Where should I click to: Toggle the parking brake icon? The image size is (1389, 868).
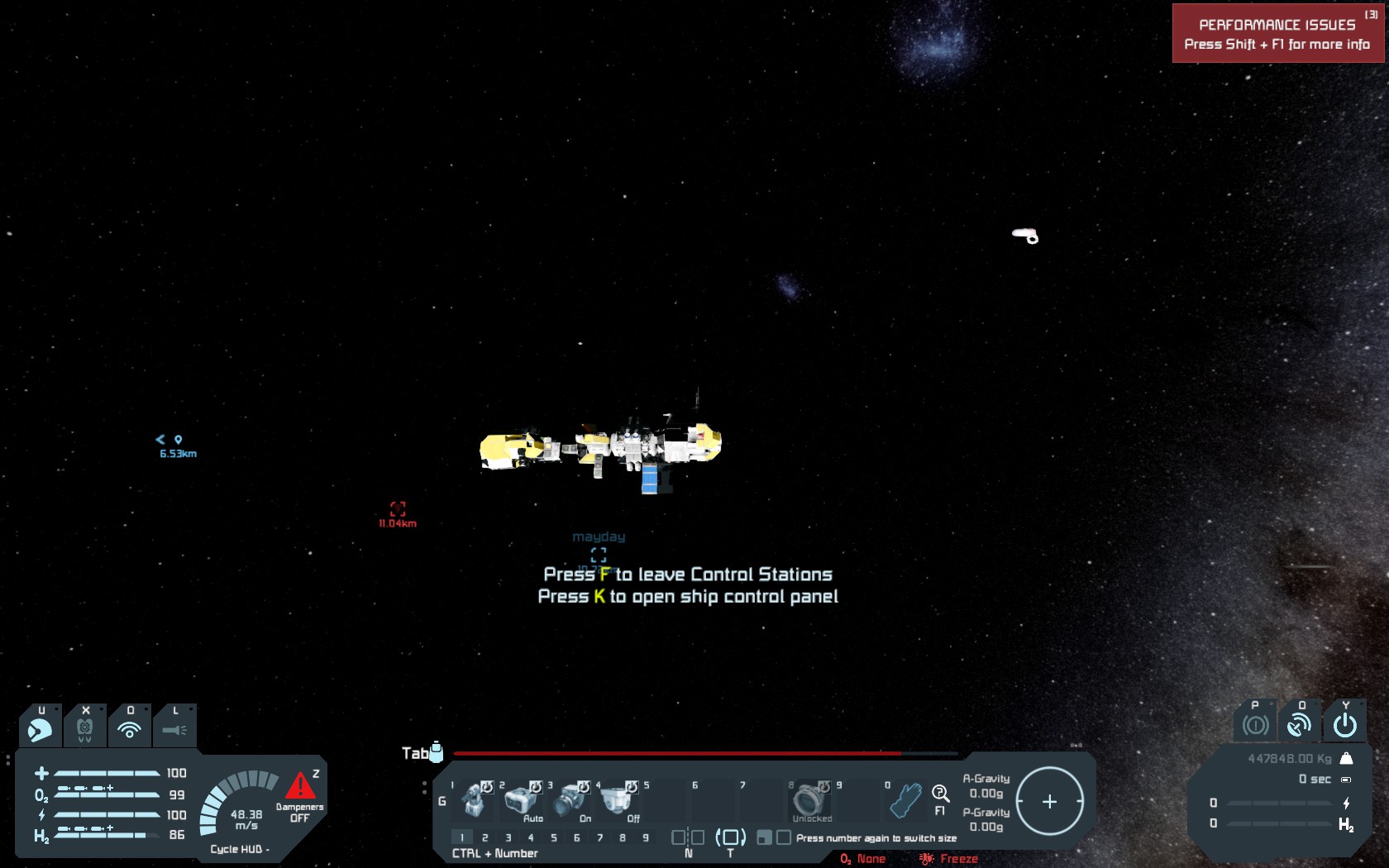tap(1255, 725)
